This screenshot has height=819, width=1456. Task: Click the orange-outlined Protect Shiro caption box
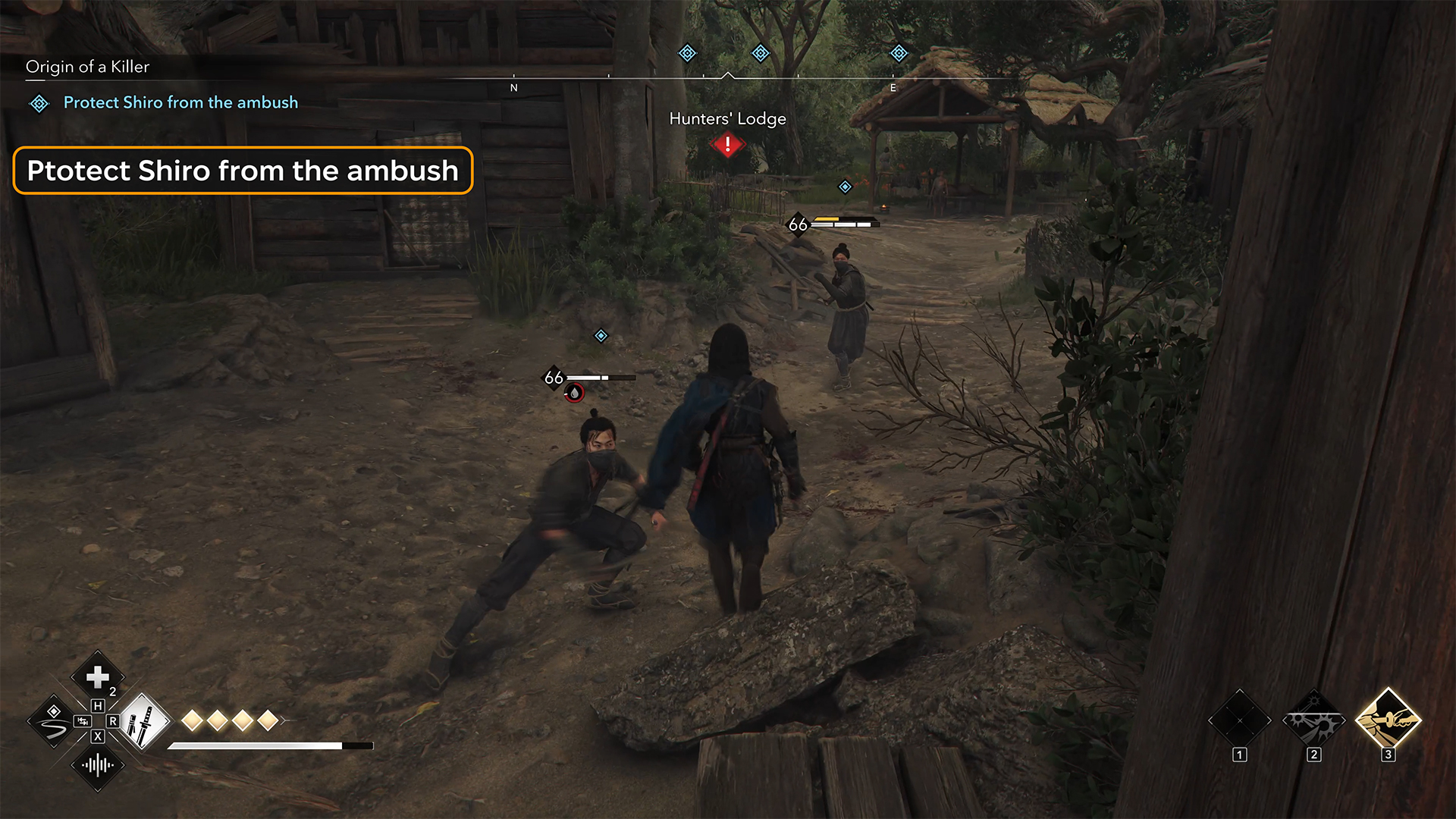(243, 171)
